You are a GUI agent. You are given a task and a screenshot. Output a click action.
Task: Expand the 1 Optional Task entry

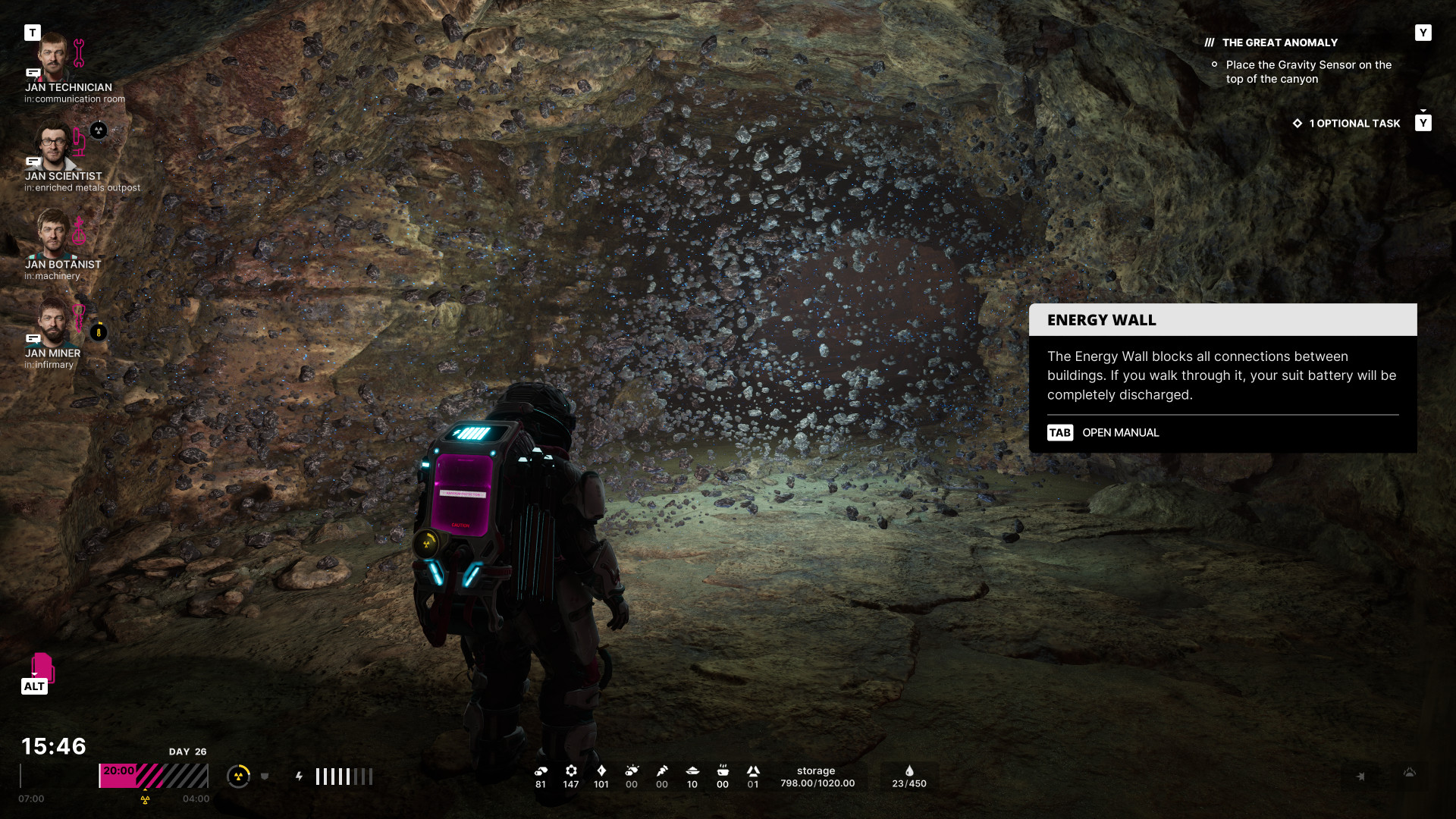(1354, 124)
